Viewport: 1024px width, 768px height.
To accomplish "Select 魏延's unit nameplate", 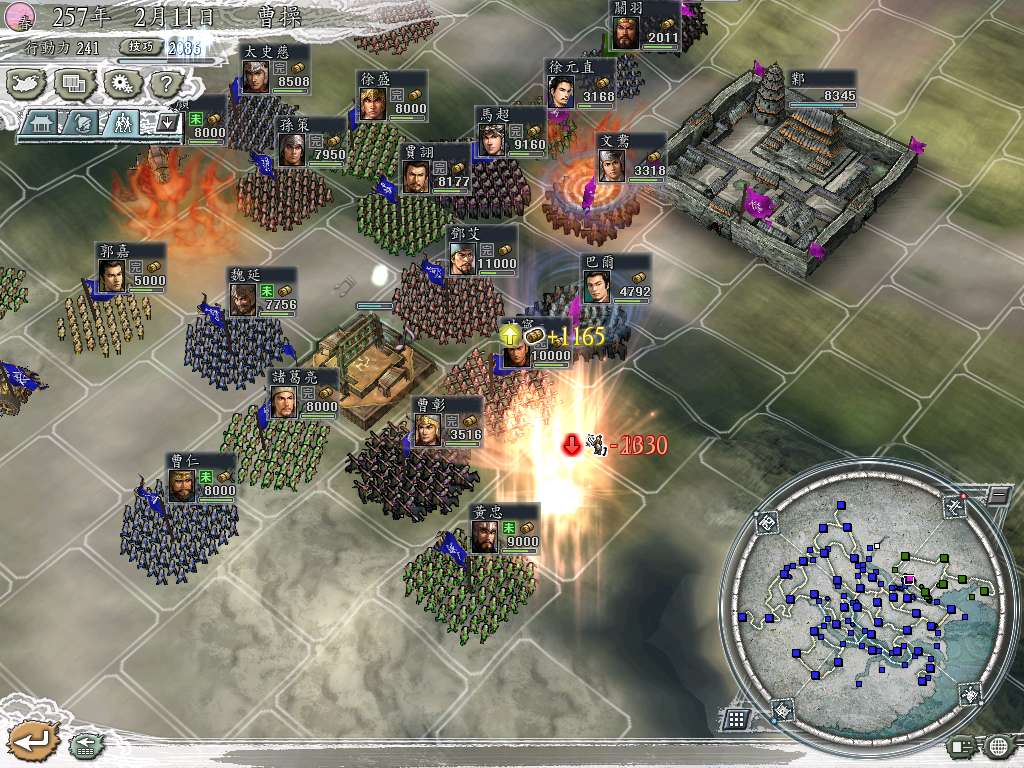I will pyautogui.click(x=264, y=292).
